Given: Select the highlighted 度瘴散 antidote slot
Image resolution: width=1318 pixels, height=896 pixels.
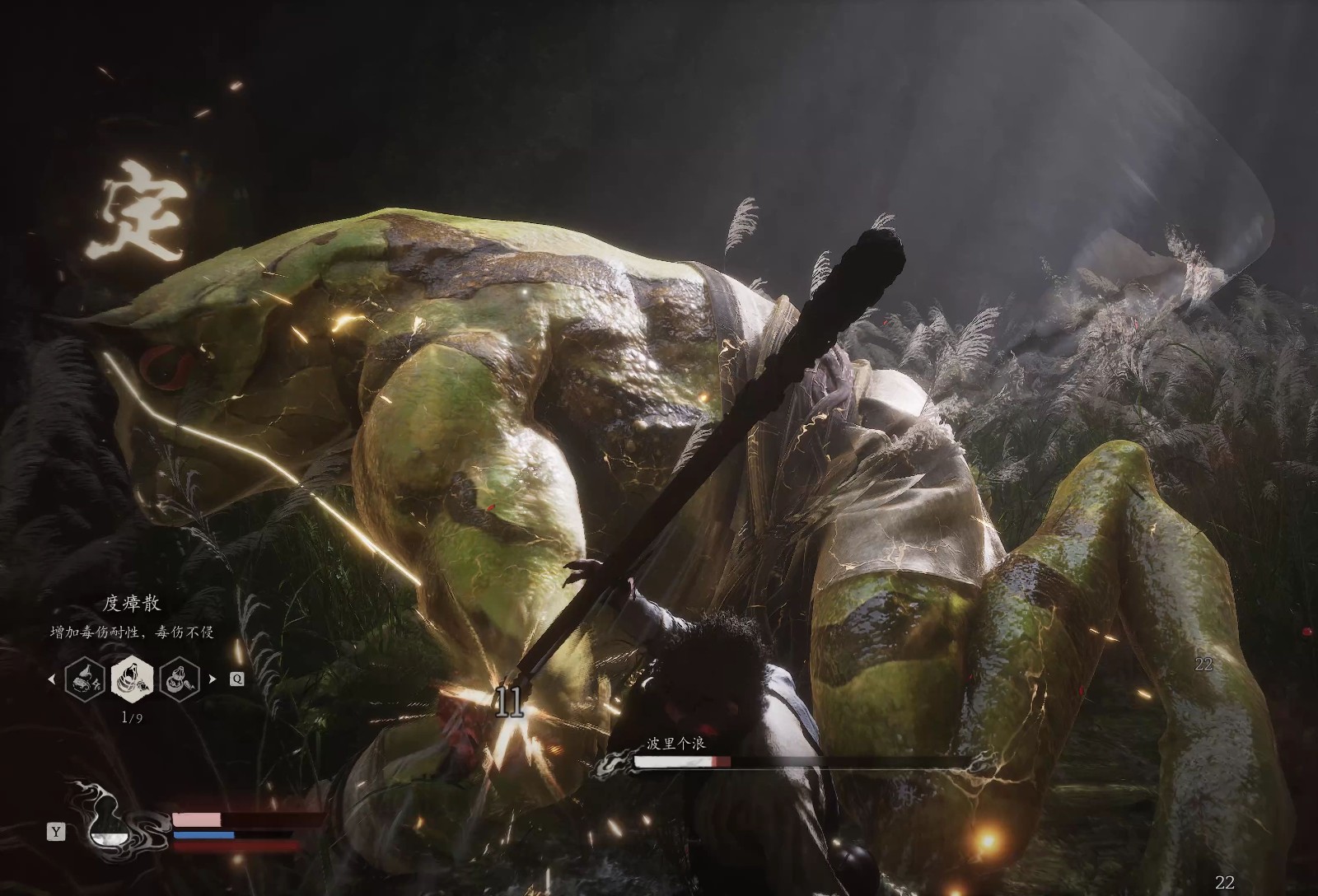Looking at the screenshot, I should (132, 679).
